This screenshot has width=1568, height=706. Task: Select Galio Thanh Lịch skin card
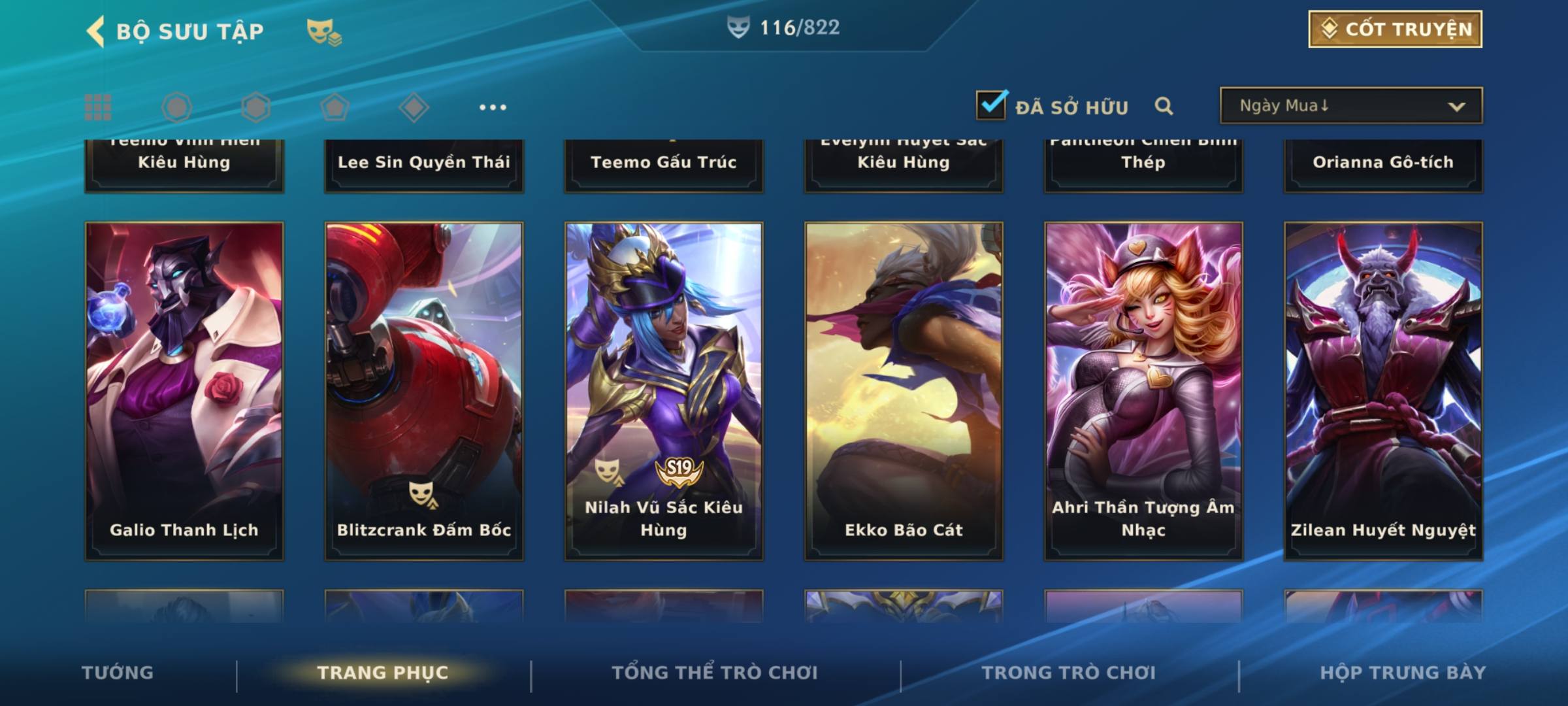pyautogui.click(x=184, y=391)
